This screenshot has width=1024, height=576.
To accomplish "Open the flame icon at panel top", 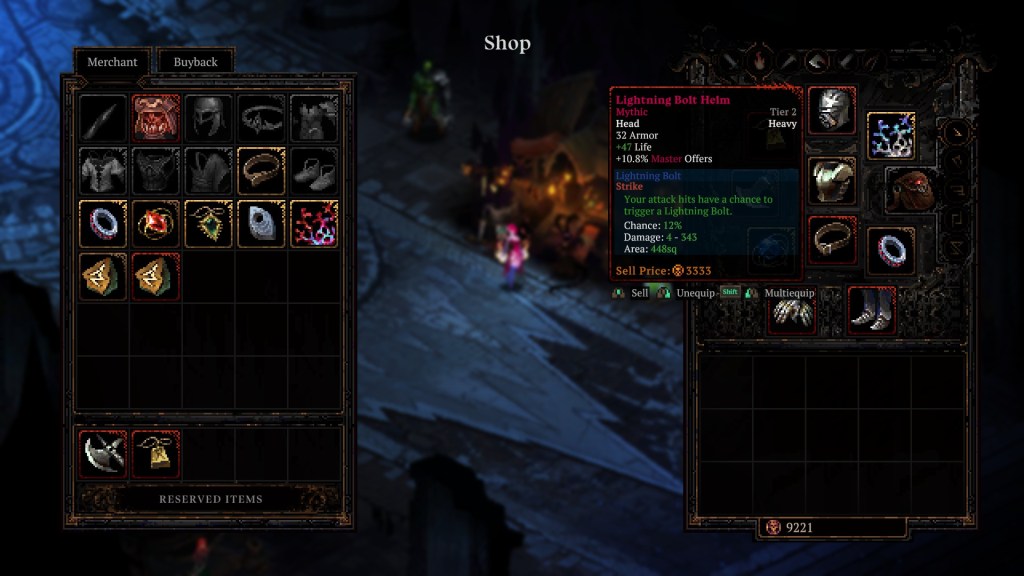I will (759, 61).
